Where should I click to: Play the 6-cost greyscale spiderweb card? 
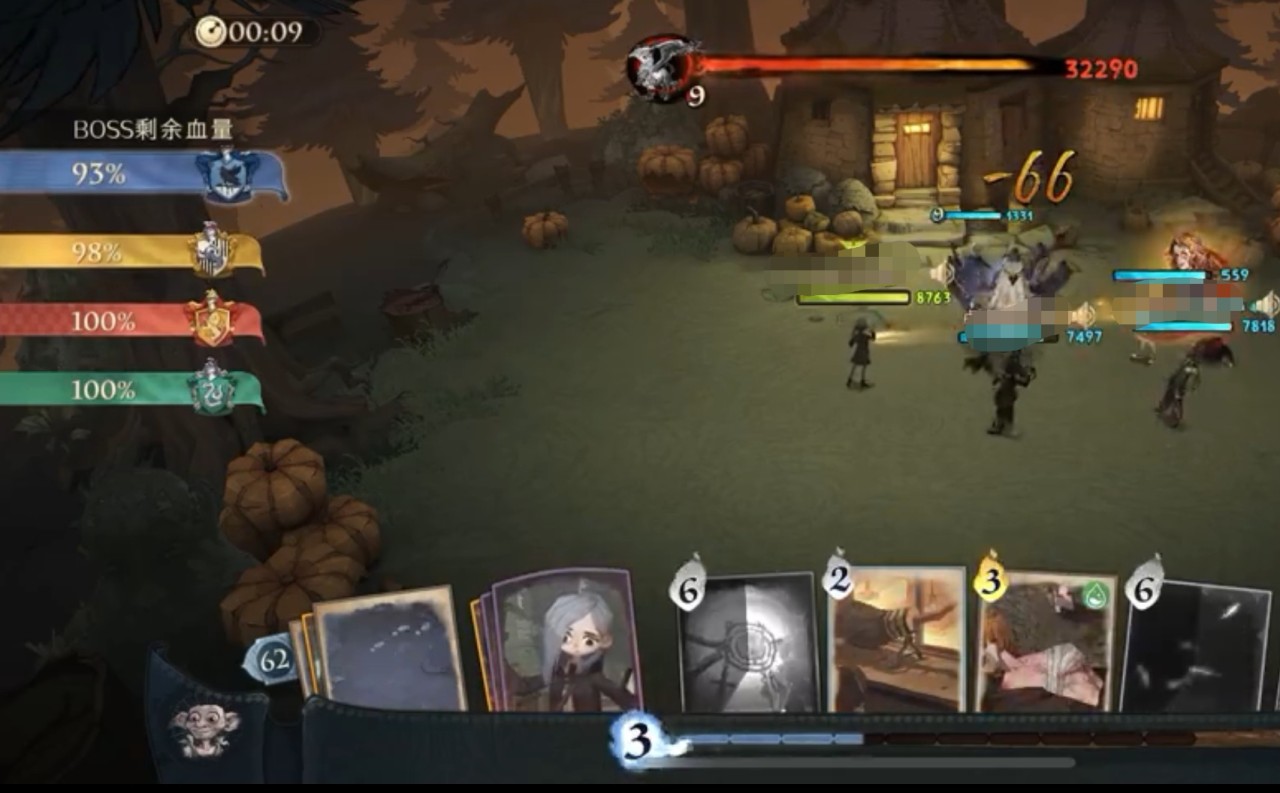click(748, 643)
